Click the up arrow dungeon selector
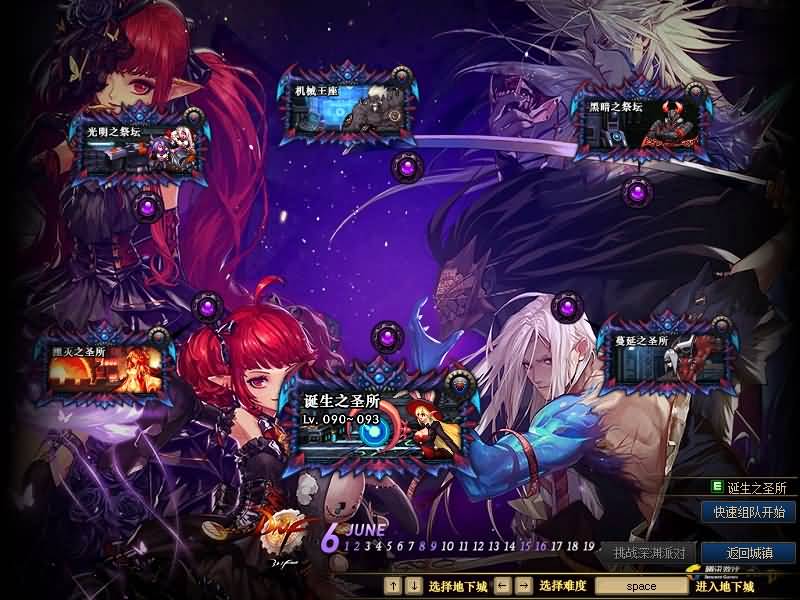 point(393,585)
